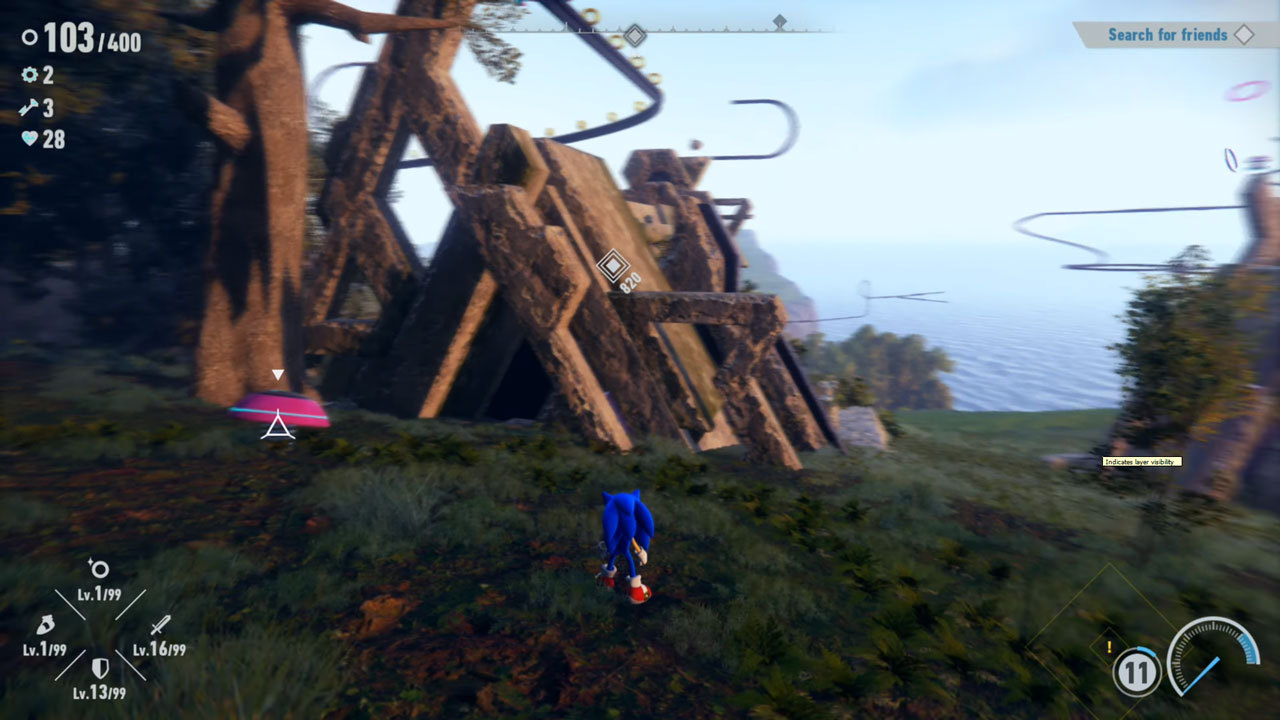Image resolution: width=1280 pixels, height=720 pixels.
Task: Click the ring capacity level icon
Action: tap(99, 570)
